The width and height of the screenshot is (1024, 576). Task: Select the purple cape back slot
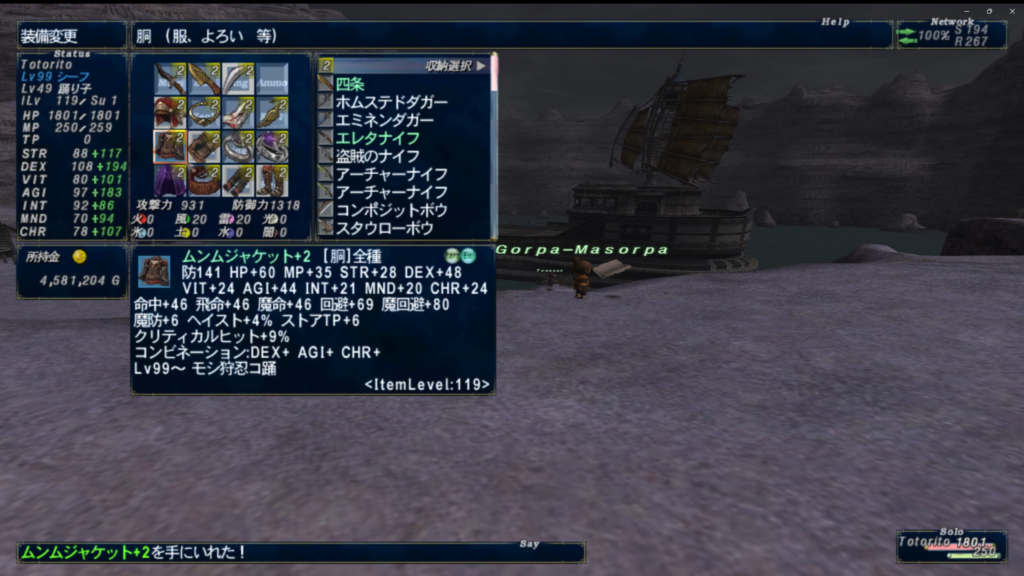(170, 180)
